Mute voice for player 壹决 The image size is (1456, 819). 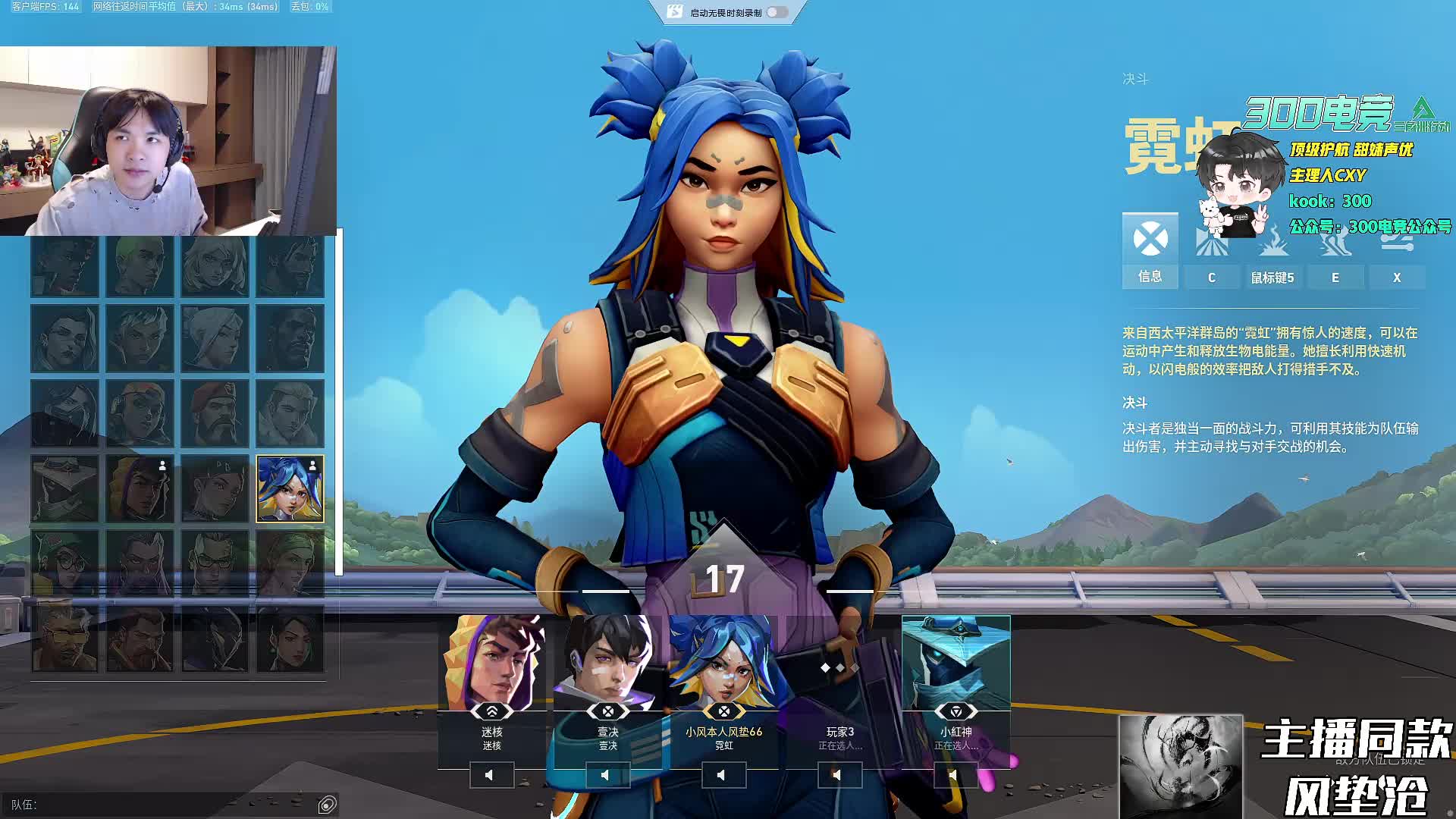(x=607, y=775)
